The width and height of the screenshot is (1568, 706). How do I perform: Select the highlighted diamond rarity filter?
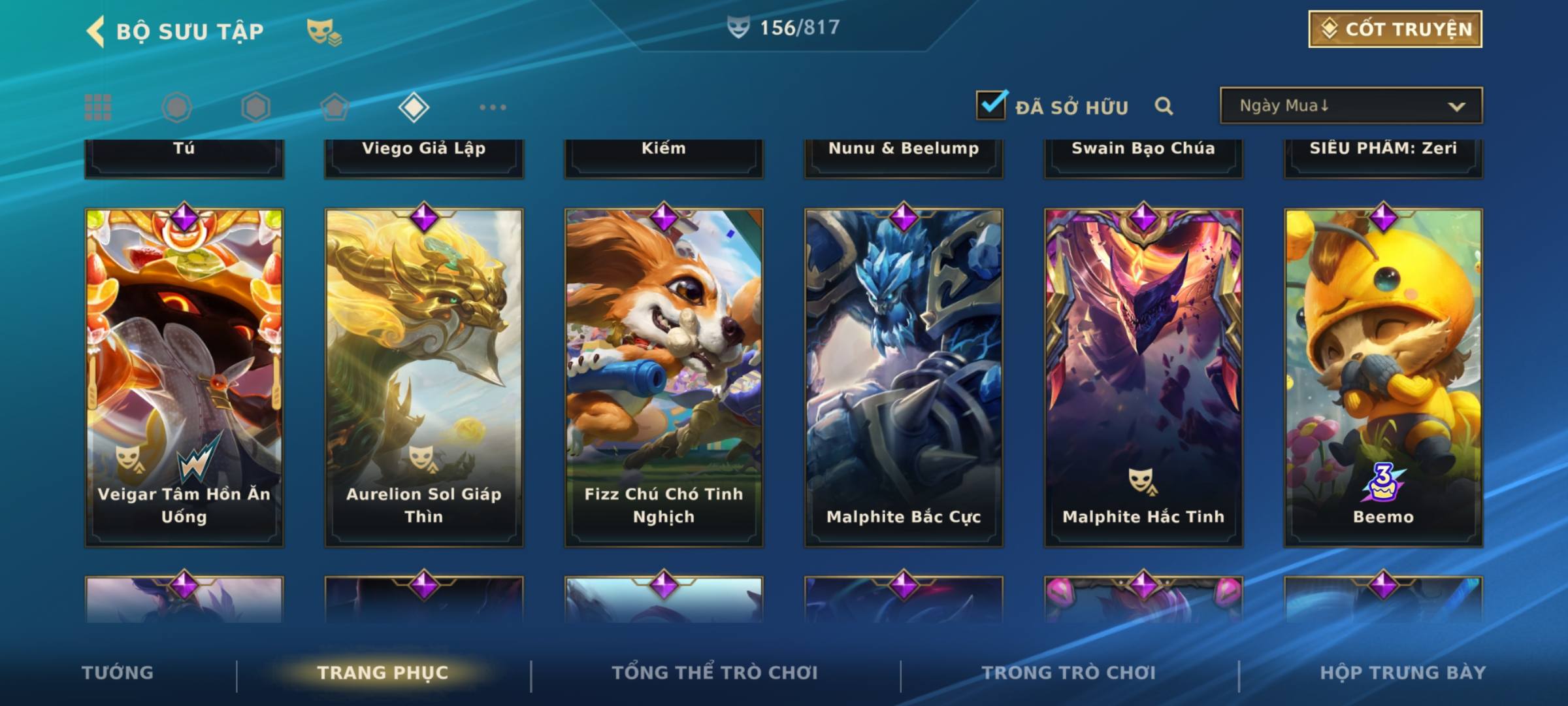coord(414,107)
